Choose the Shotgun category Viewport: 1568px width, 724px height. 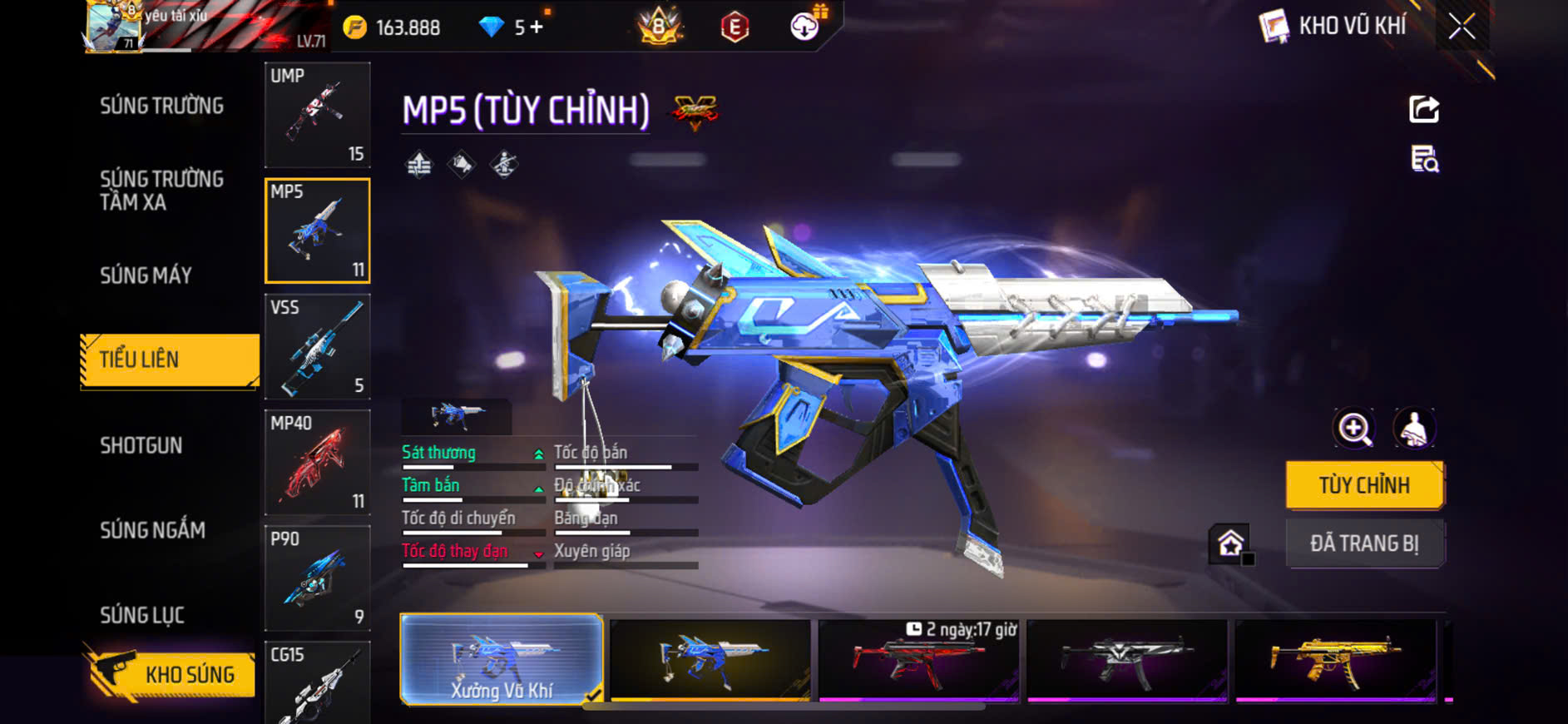click(x=141, y=445)
